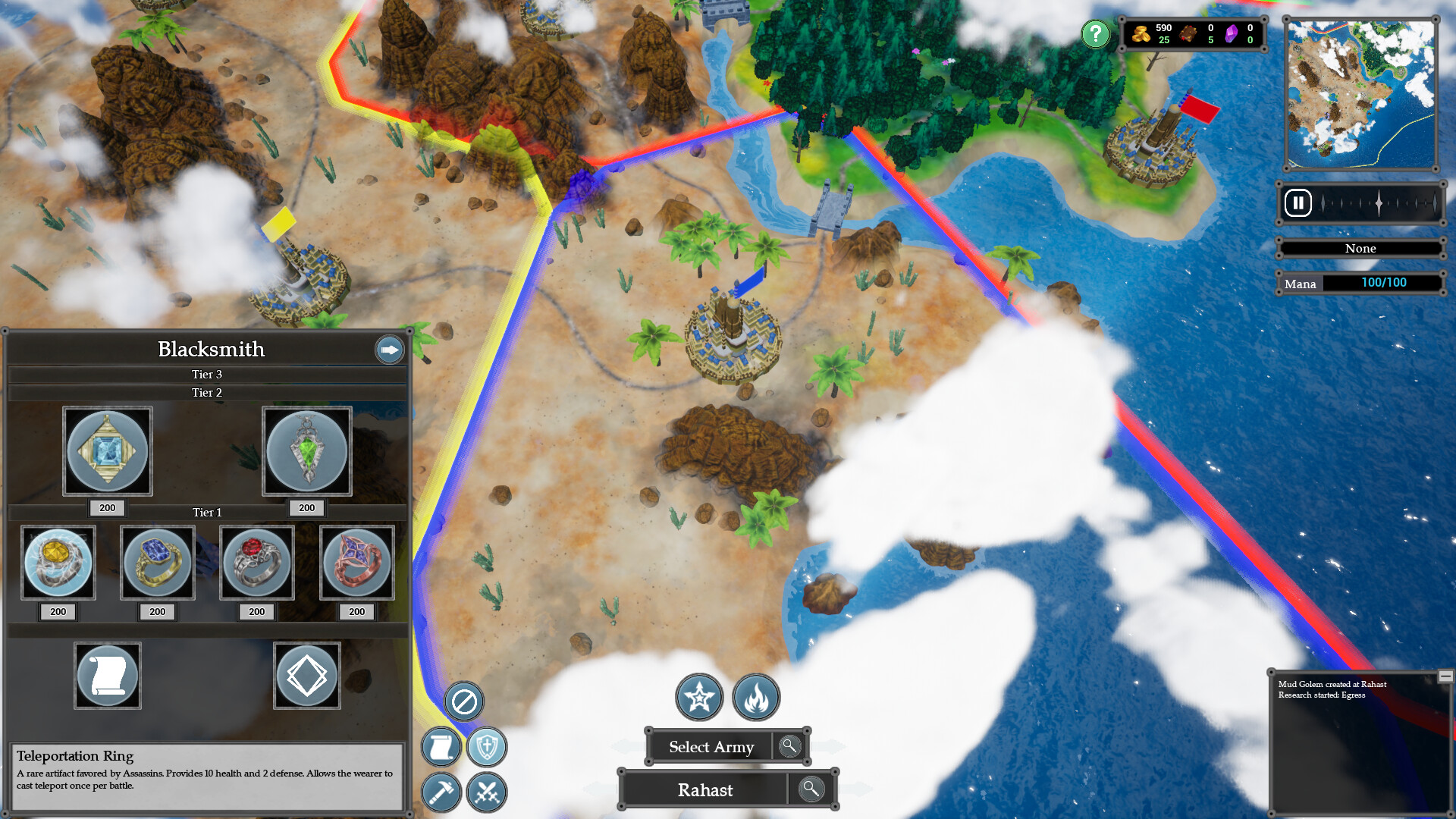Expand the Tier 3 section
The width and height of the screenshot is (1456, 819).
[207, 374]
